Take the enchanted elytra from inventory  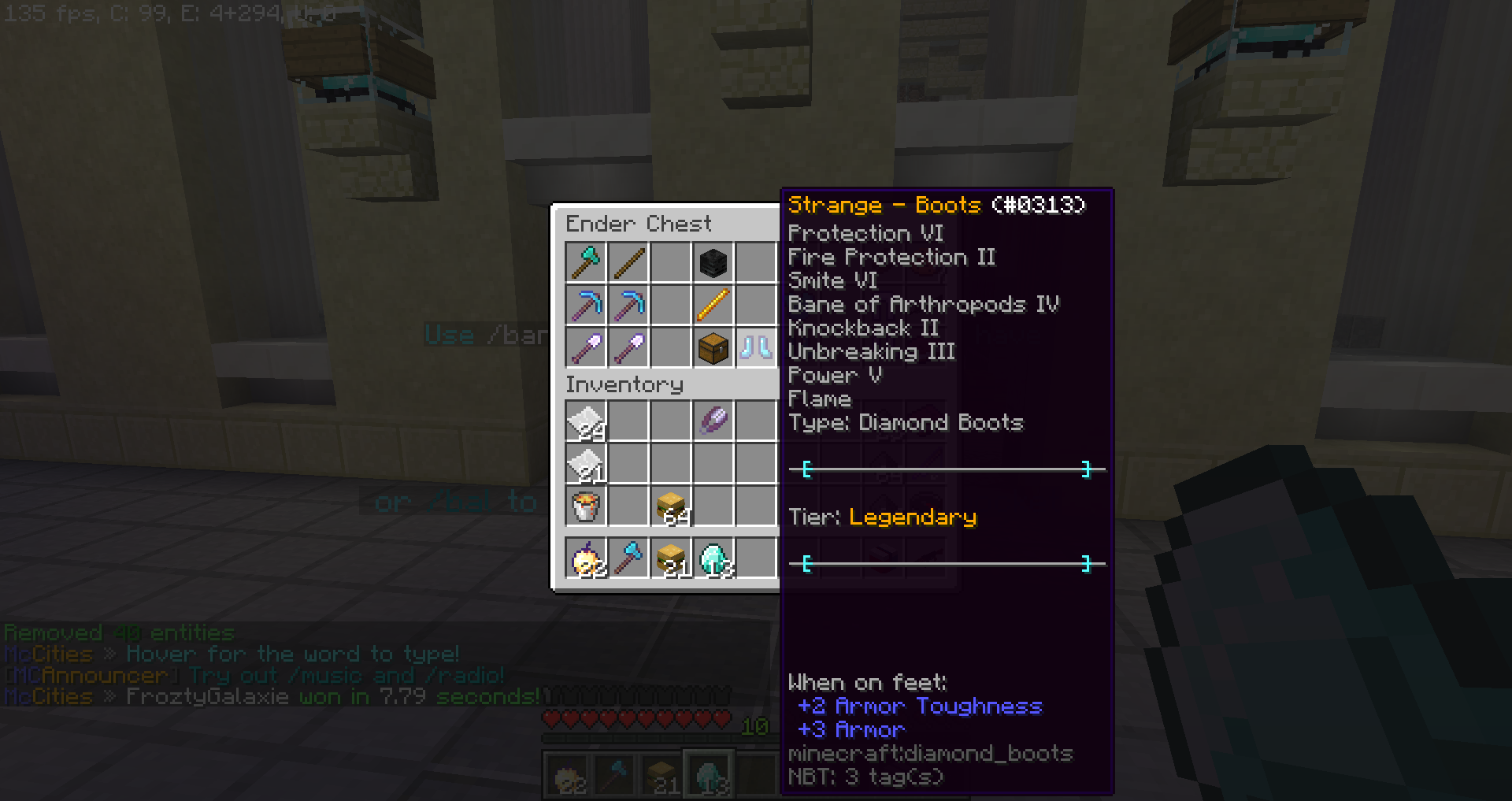pyautogui.click(x=713, y=421)
